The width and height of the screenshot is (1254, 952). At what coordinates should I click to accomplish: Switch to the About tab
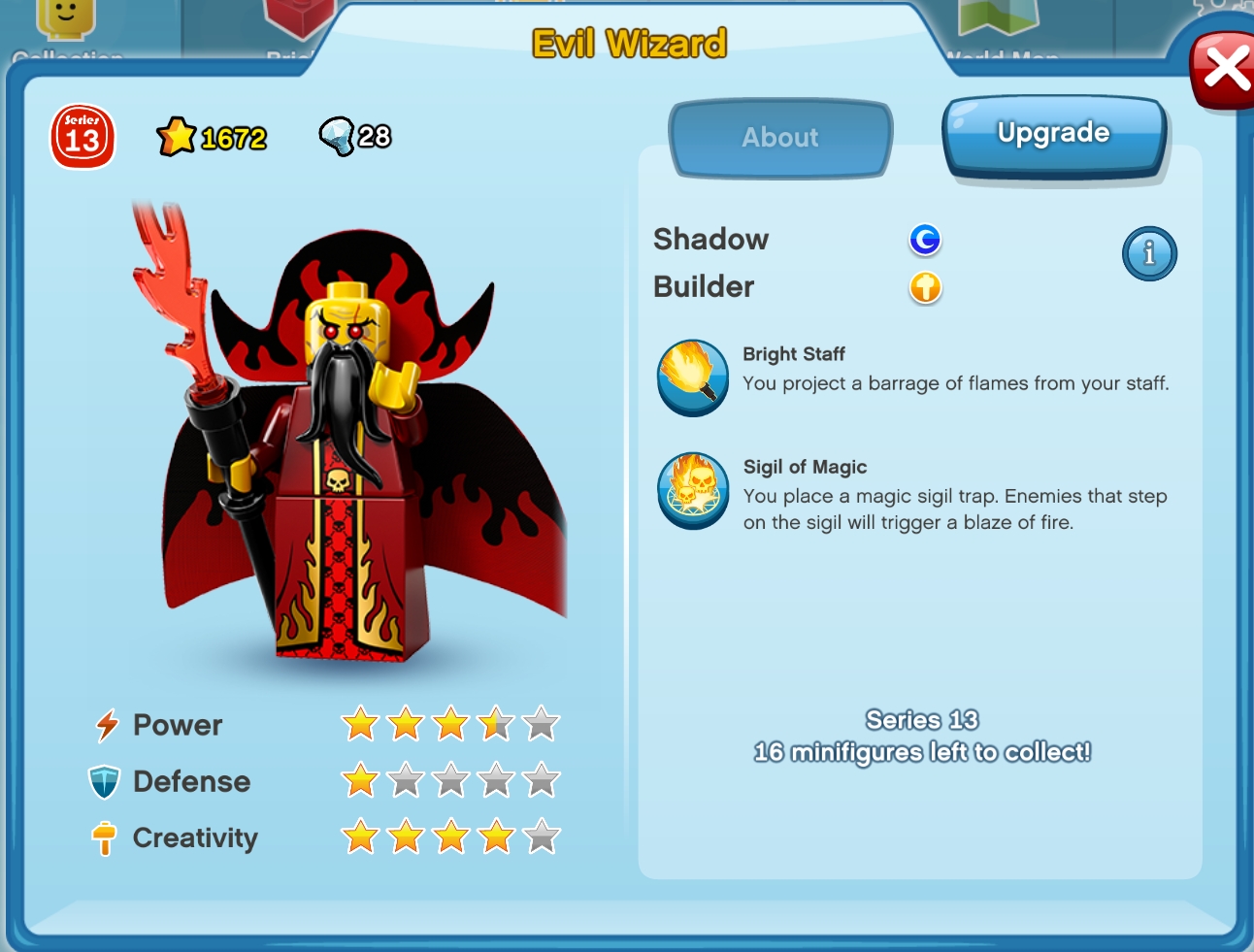779,138
